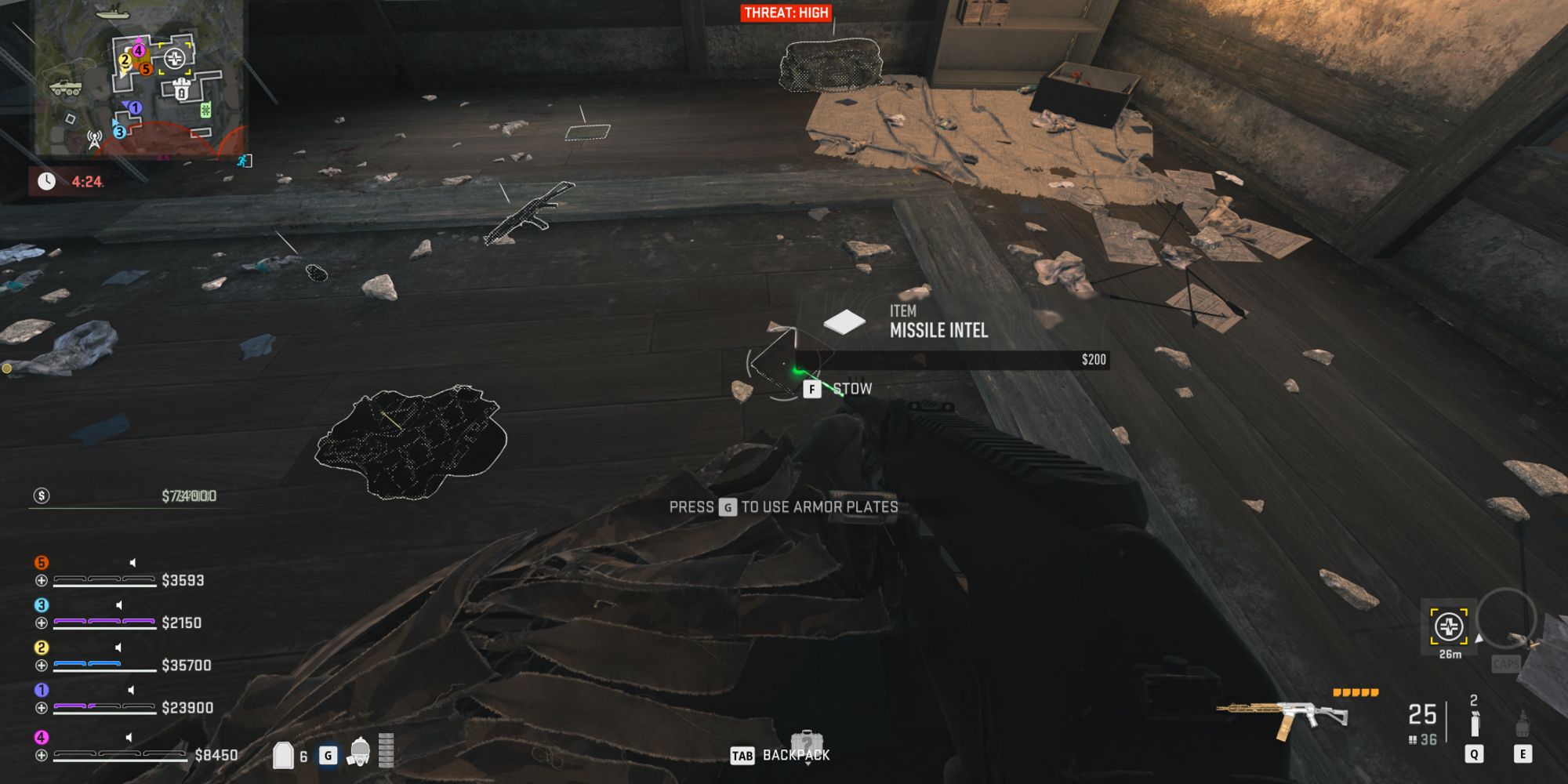Click the gas mask equipment icon

click(359, 754)
